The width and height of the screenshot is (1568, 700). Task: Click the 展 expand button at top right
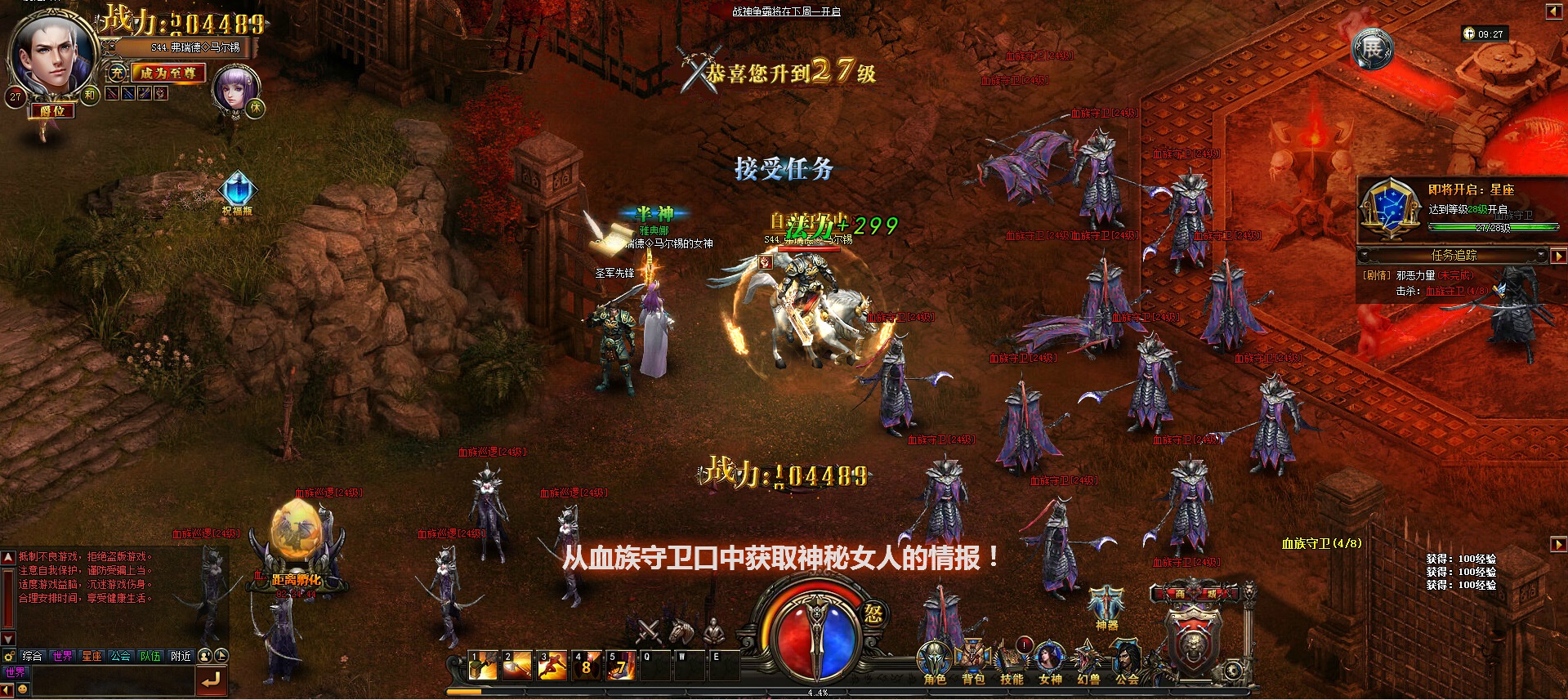1371,49
